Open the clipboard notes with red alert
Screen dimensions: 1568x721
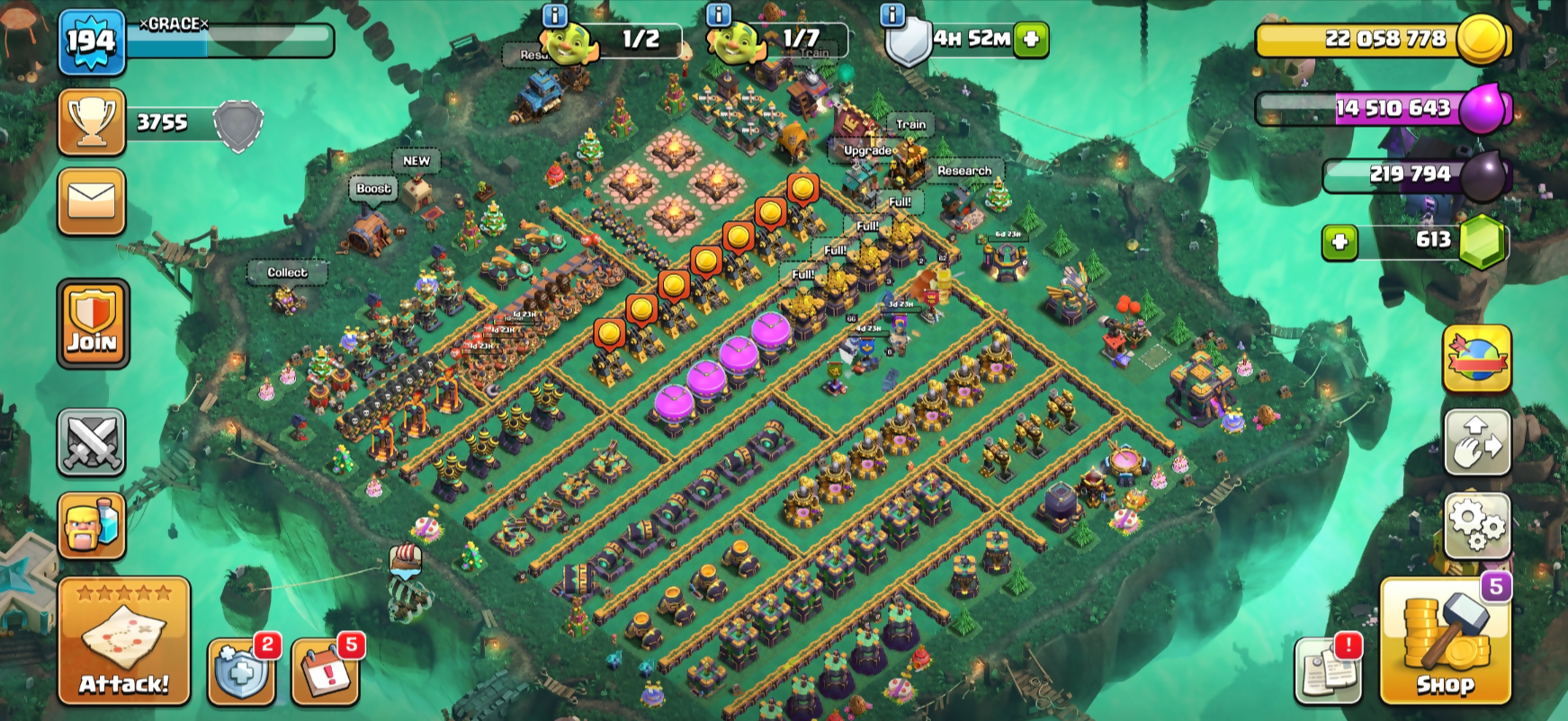click(x=1327, y=671)
